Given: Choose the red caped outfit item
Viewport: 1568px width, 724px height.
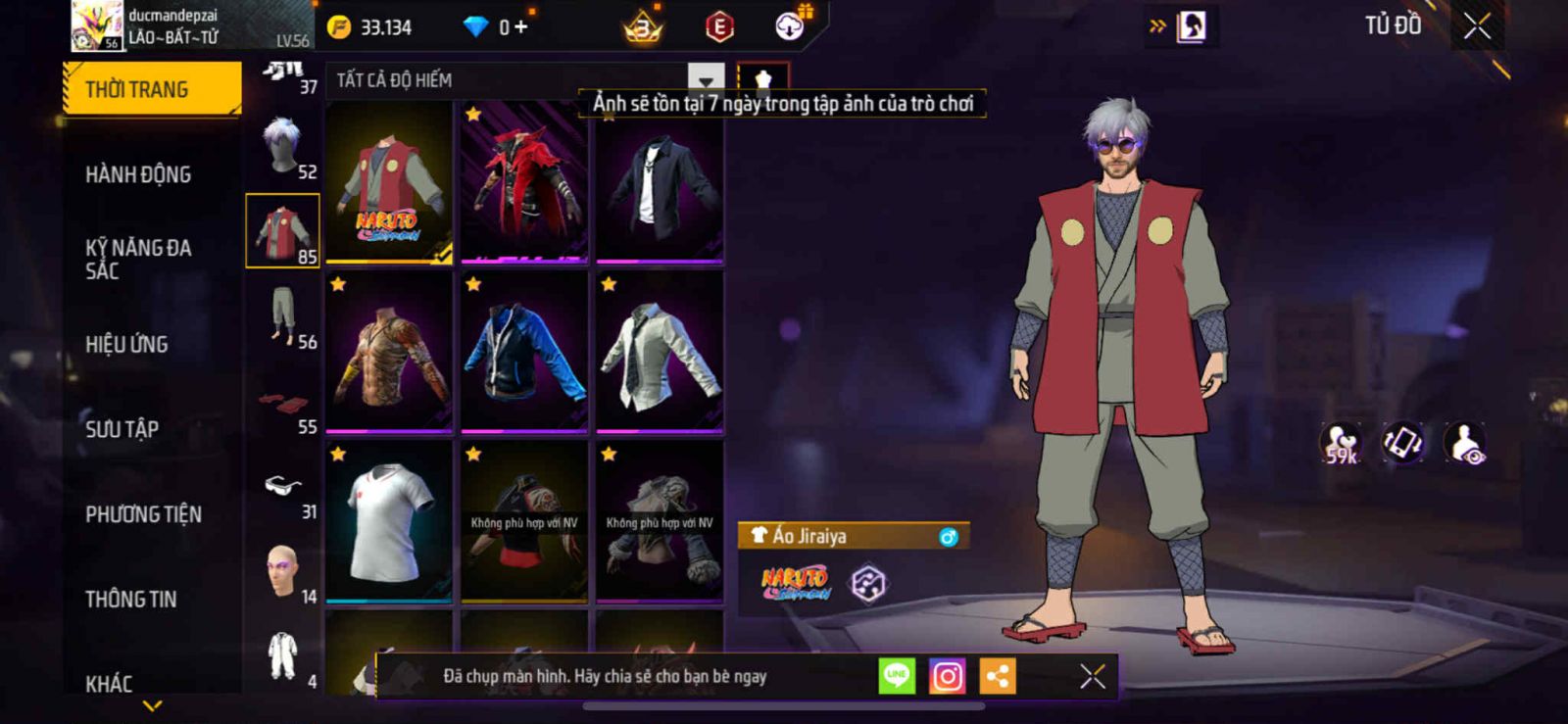Looking at the screenshot, I should 524,182.
